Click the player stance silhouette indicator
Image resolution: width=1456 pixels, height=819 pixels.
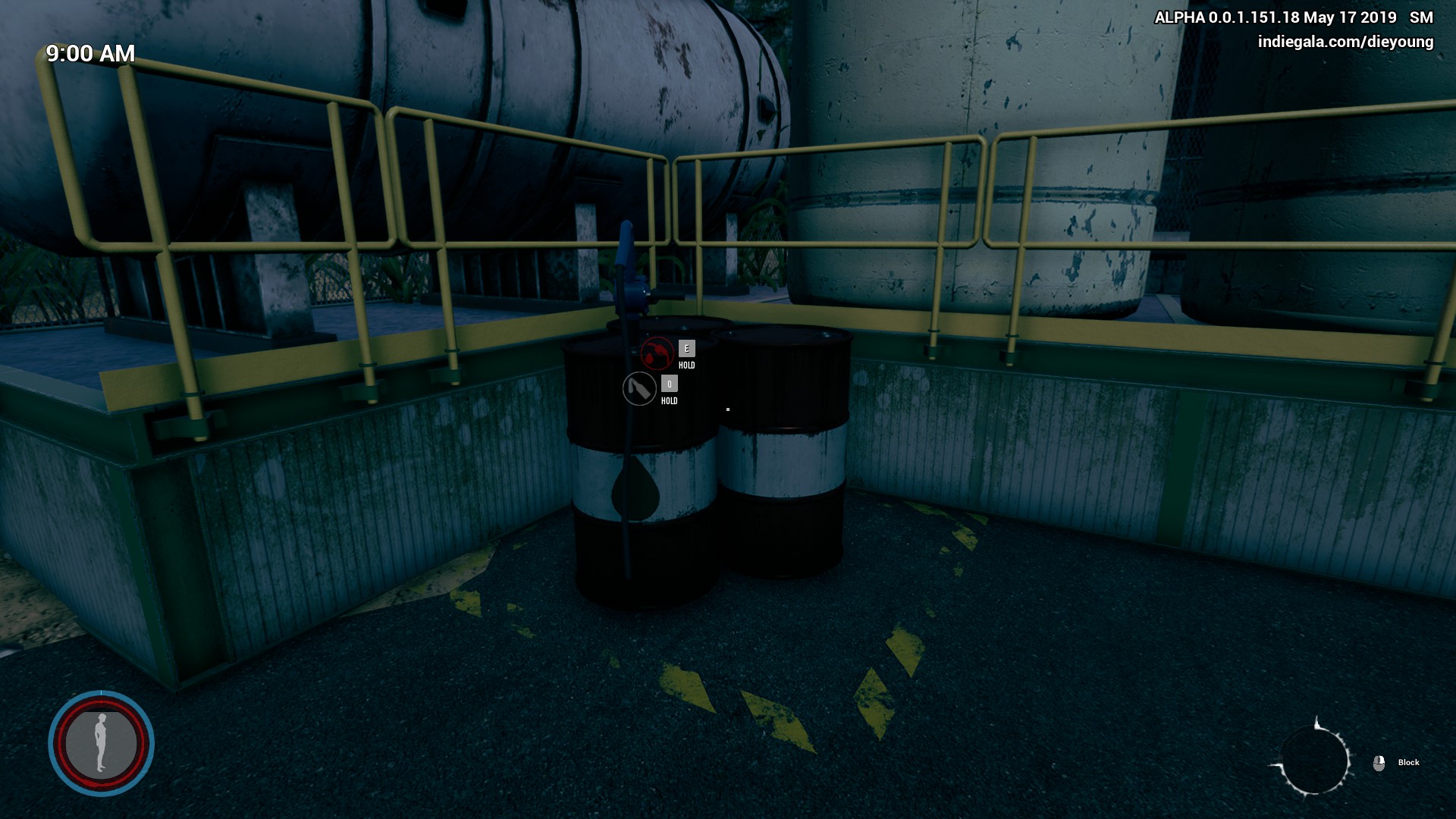coord(101,743)
